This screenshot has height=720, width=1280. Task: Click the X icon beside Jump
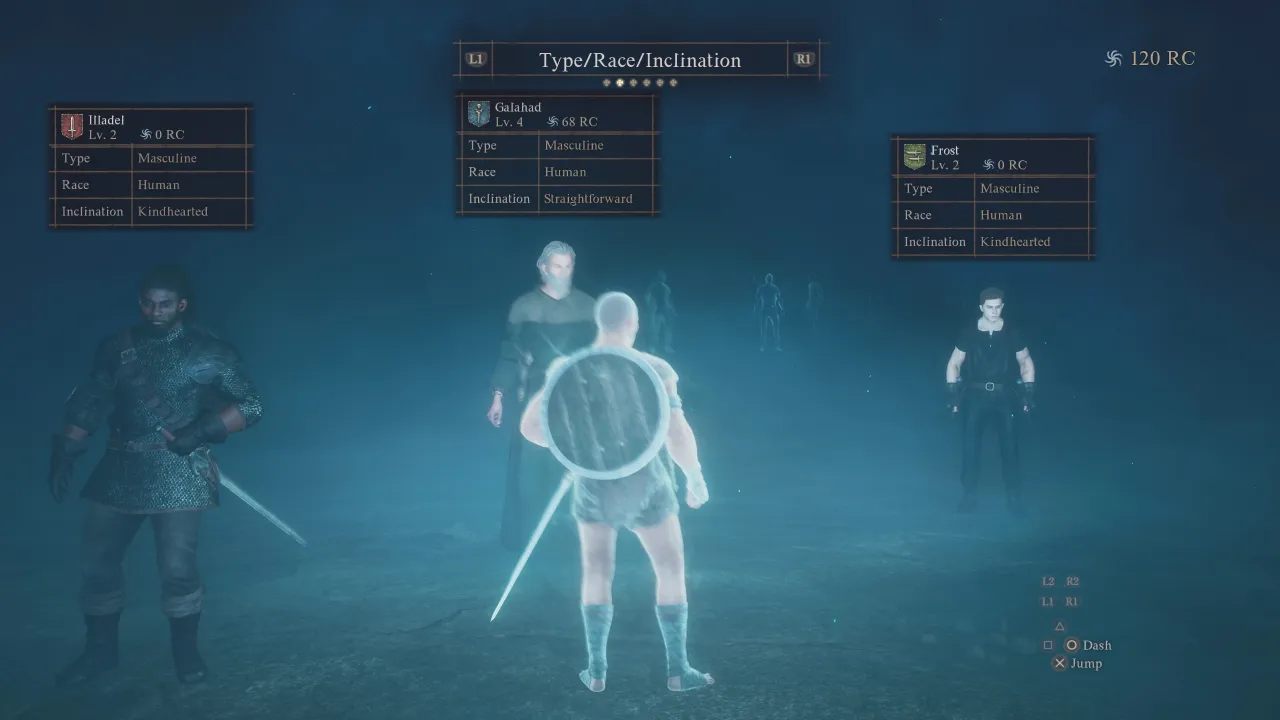(1059, 663)
